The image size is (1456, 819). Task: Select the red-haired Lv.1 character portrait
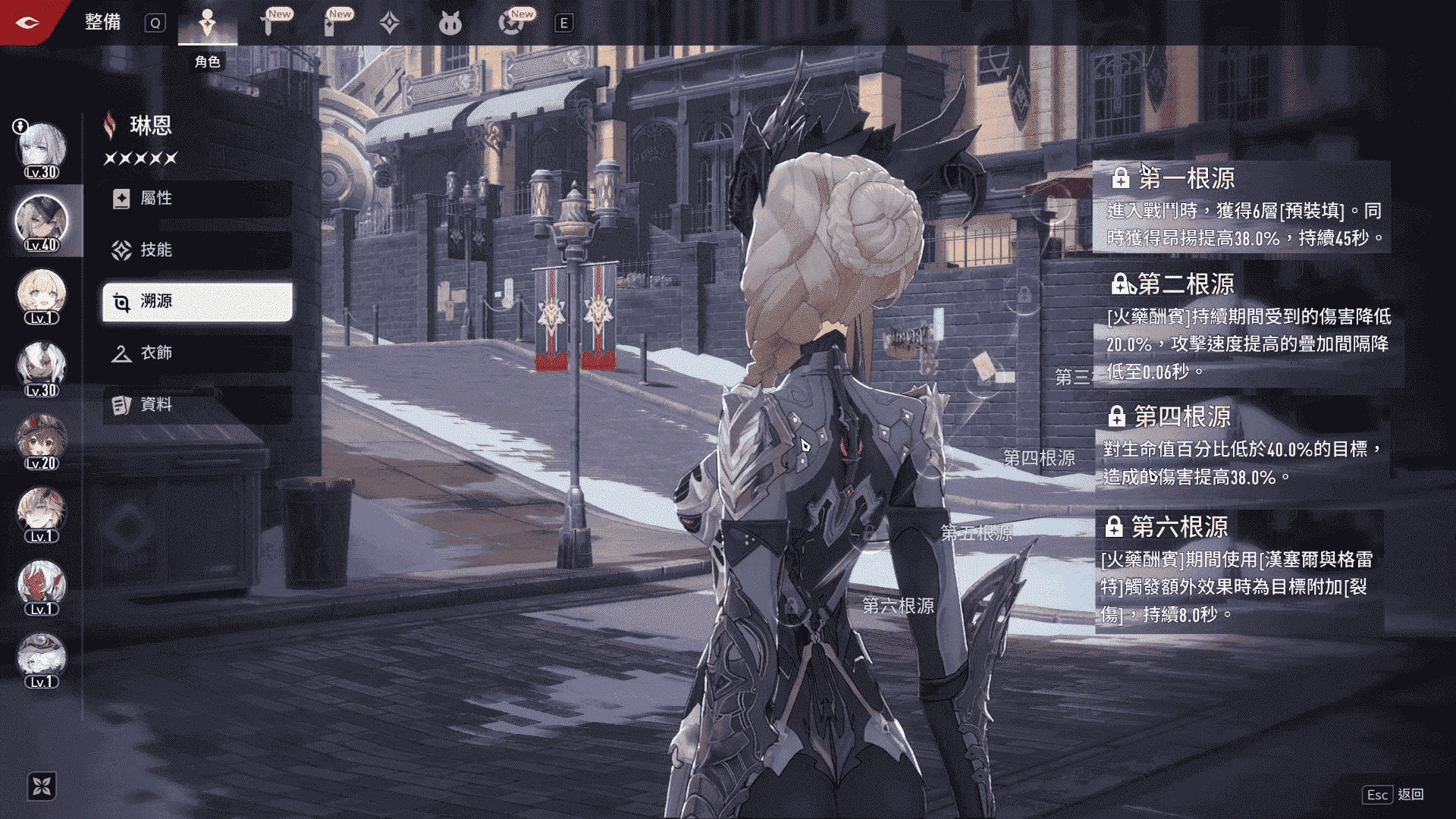click(41, 585)
